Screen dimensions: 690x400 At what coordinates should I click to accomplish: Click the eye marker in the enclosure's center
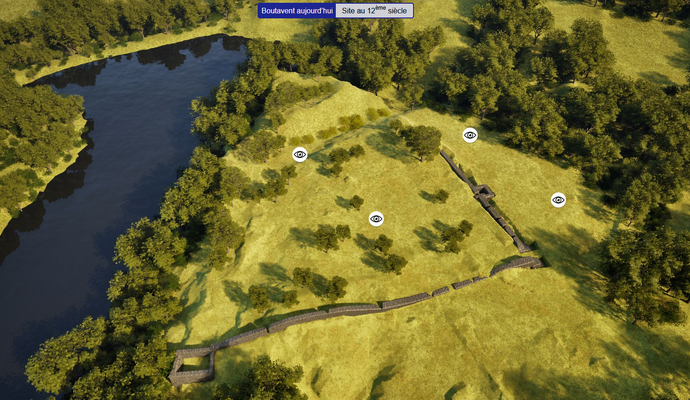coord(376,219)
